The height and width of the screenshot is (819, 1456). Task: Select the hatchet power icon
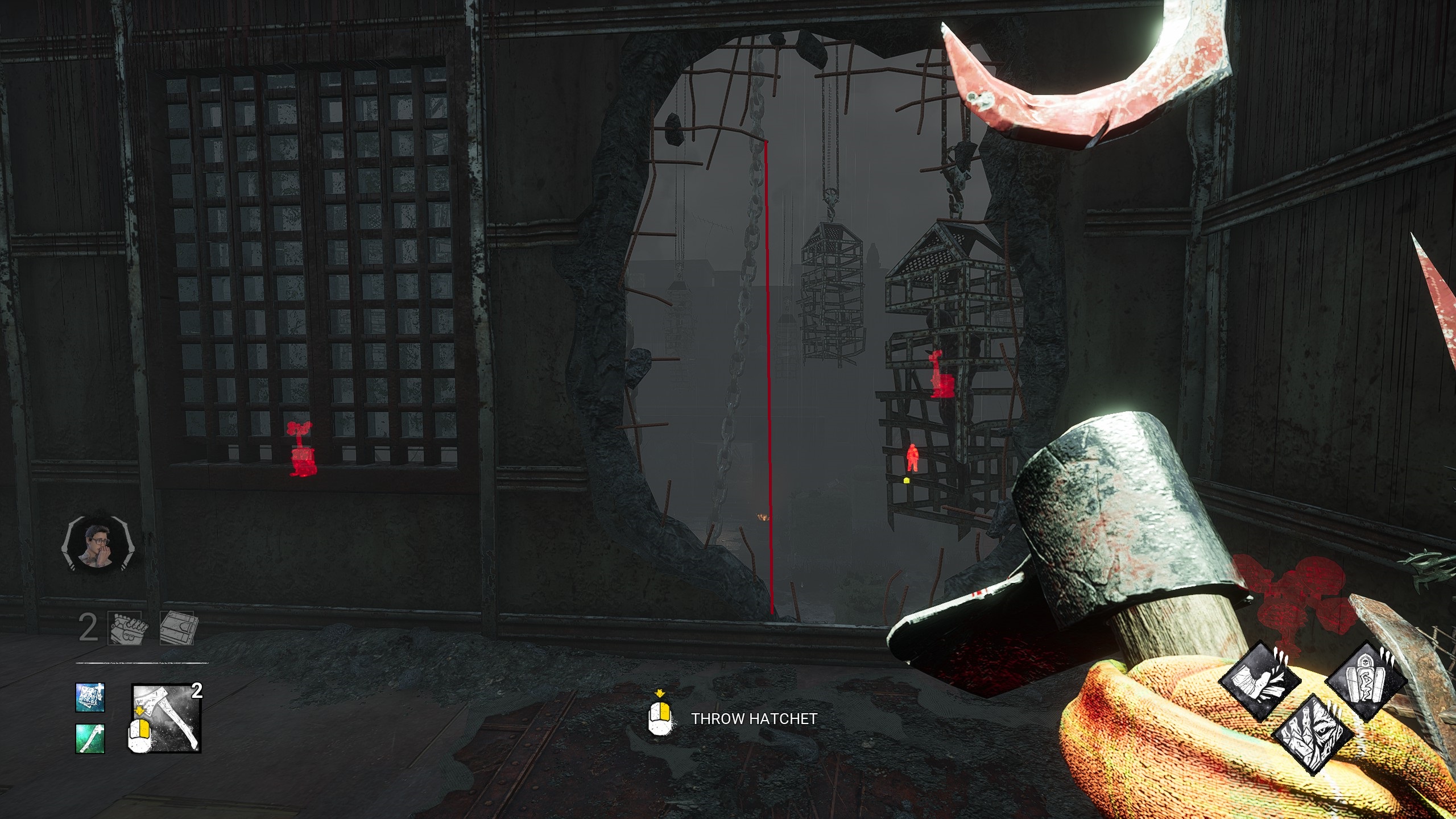pos(167,718)
